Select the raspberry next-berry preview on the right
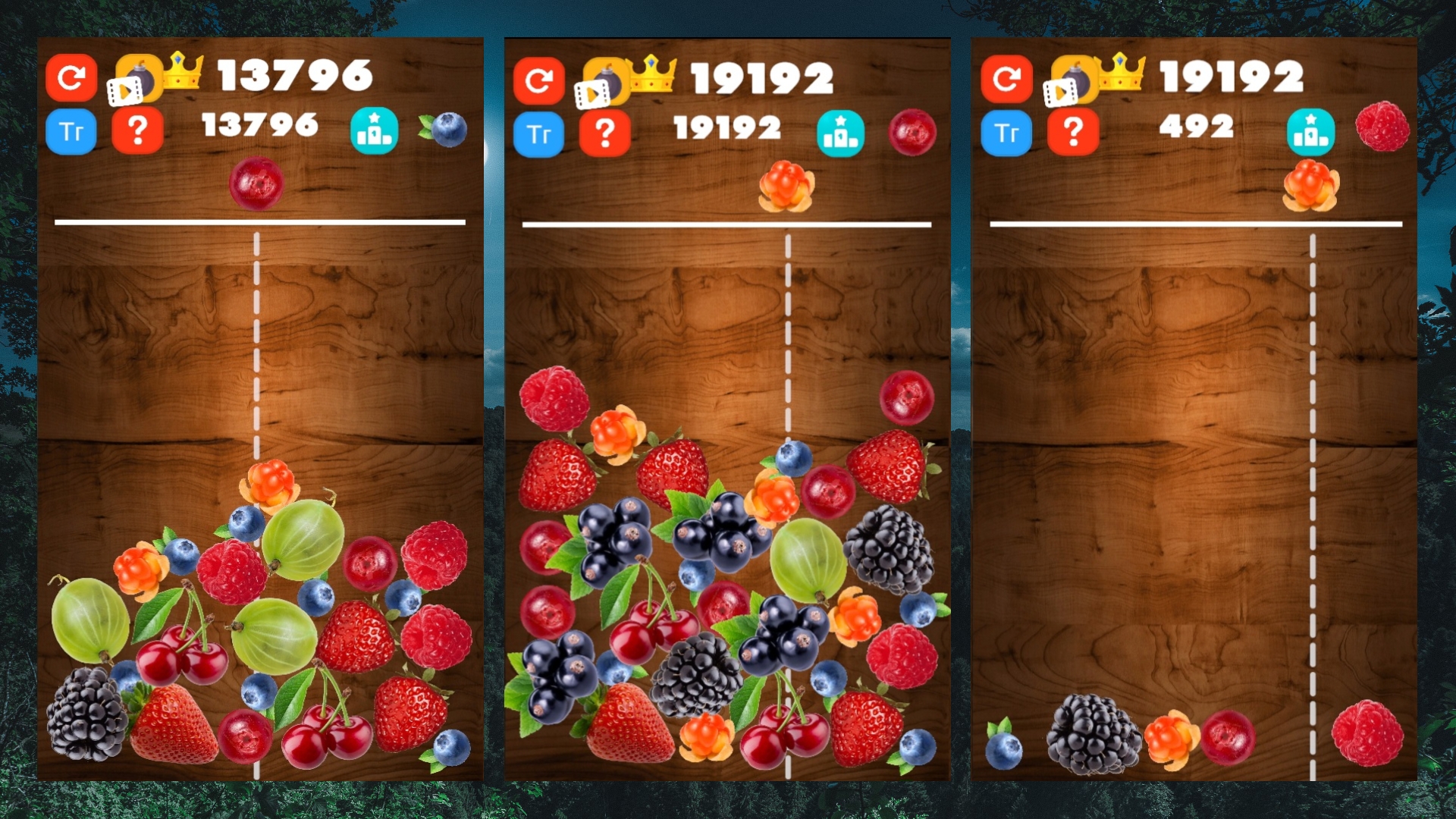Image resolution: width=1456 pixels, height=819 pixels. (1382, 126)
